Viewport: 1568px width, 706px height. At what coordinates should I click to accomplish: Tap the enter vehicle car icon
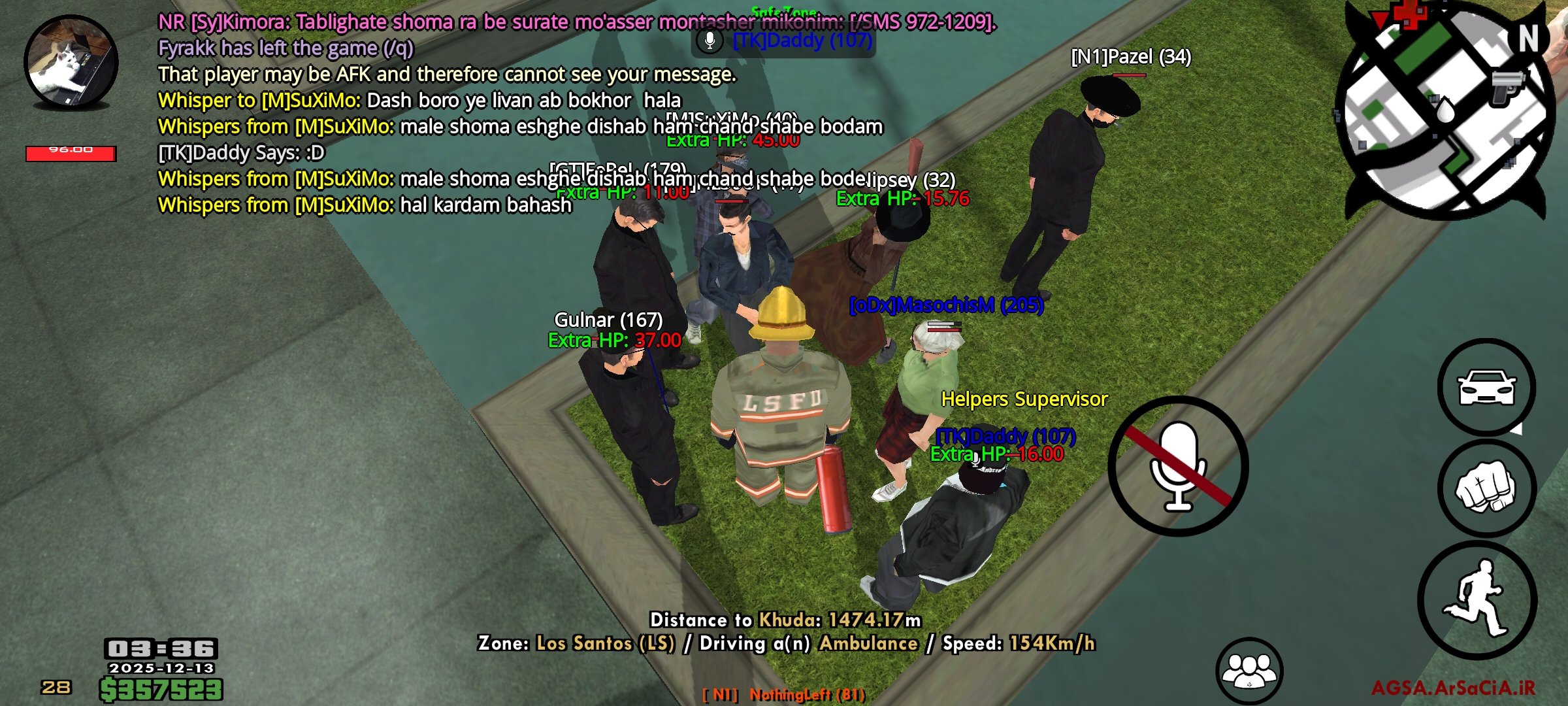(1486, 388)
